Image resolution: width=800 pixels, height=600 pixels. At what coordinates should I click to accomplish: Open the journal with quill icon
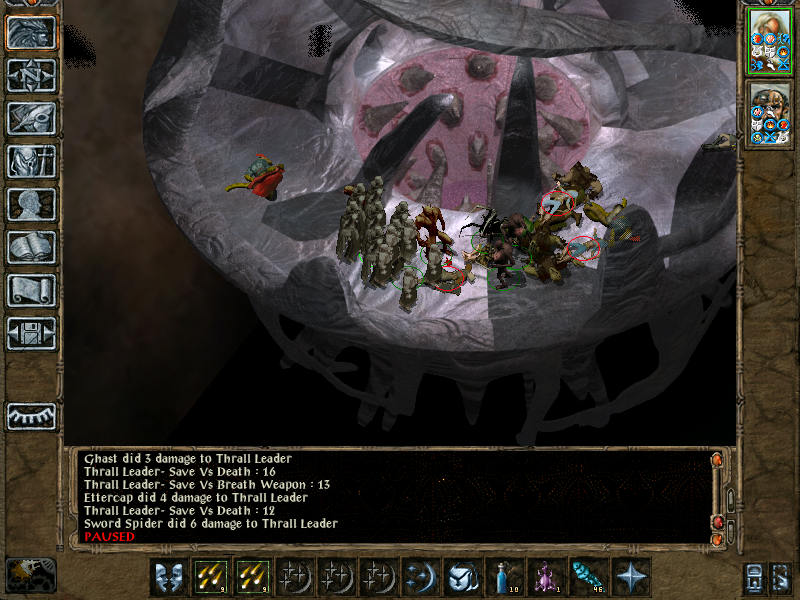pos(31,118)
